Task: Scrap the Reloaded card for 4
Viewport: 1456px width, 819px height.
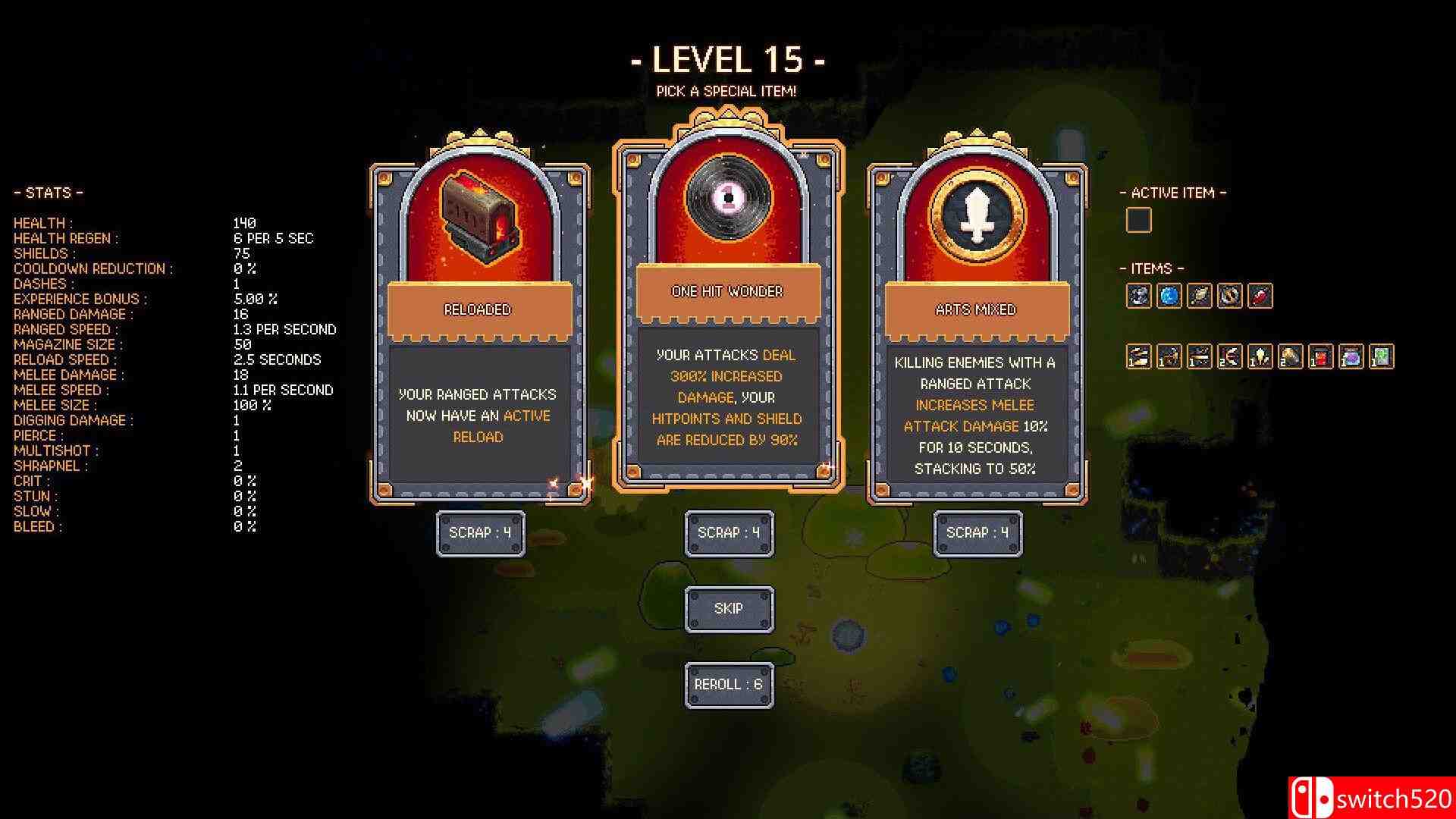Action: [480, 533]
